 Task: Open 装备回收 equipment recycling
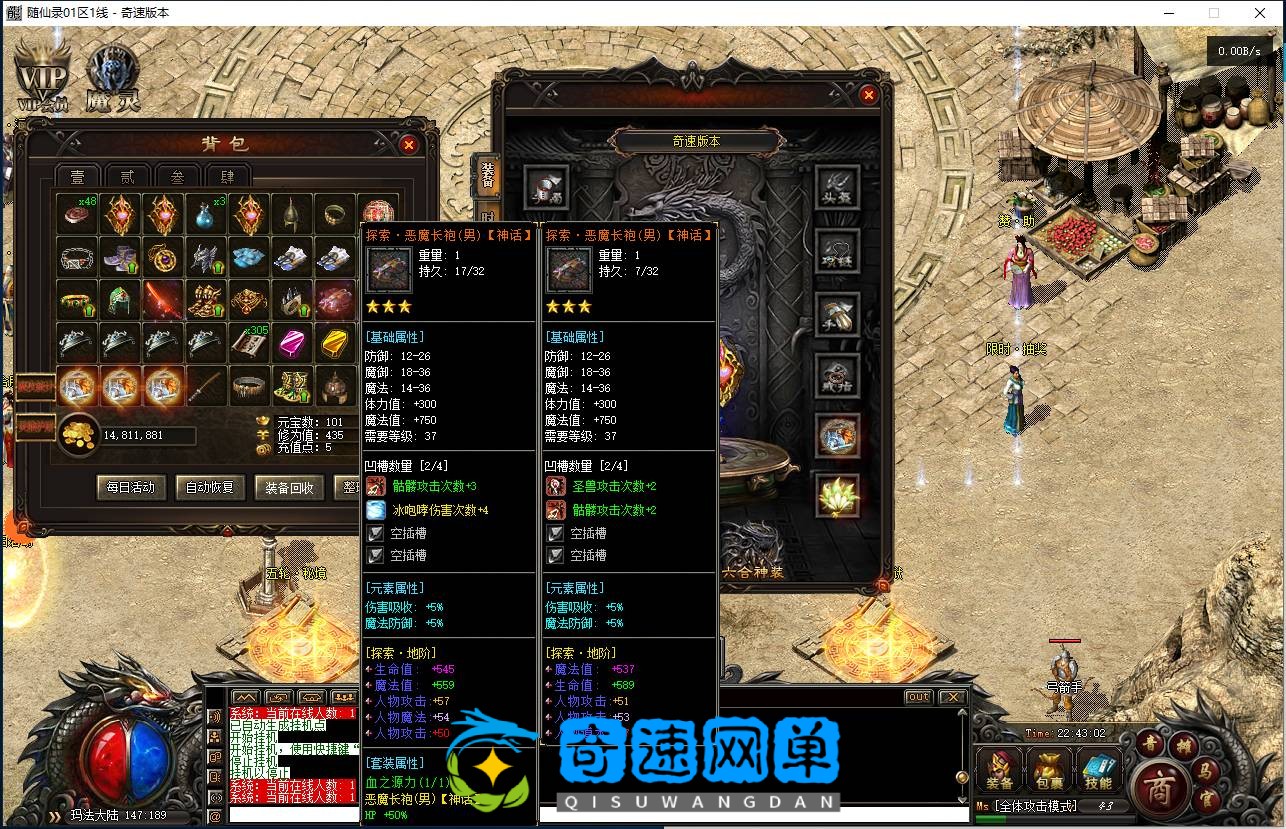(x=289, y=487)
